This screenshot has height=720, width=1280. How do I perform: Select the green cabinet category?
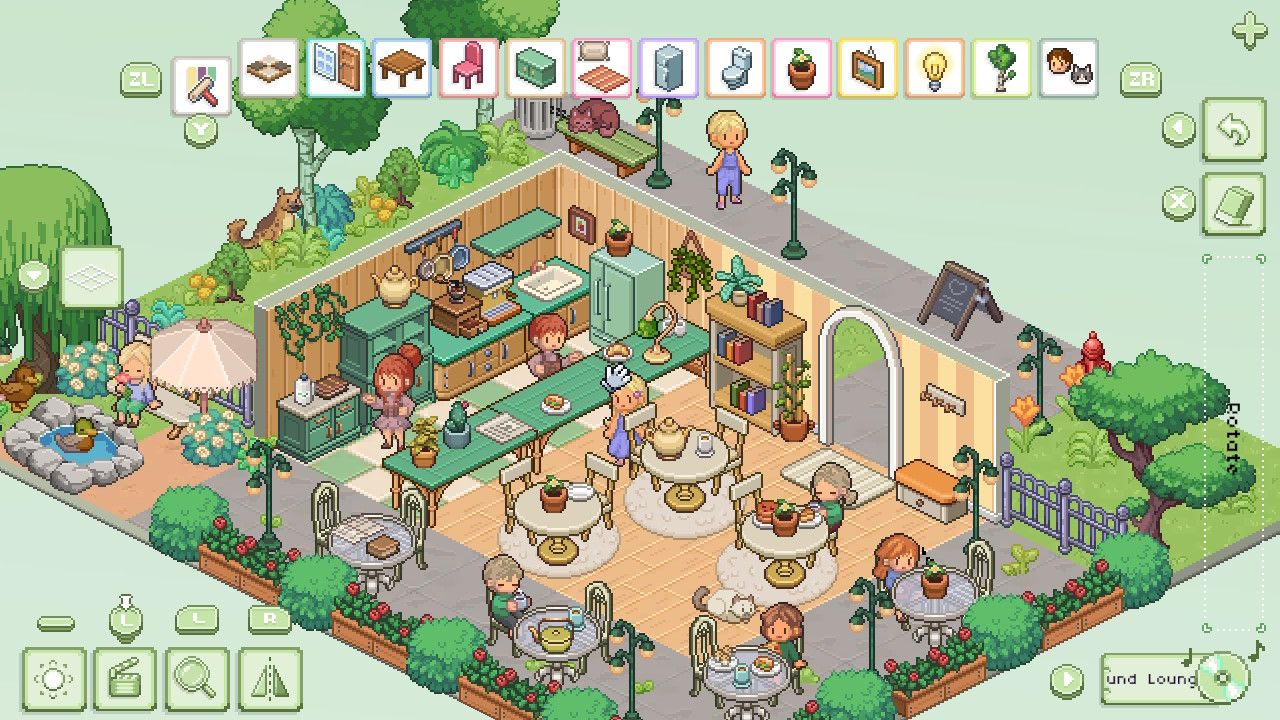pos(536,68)
